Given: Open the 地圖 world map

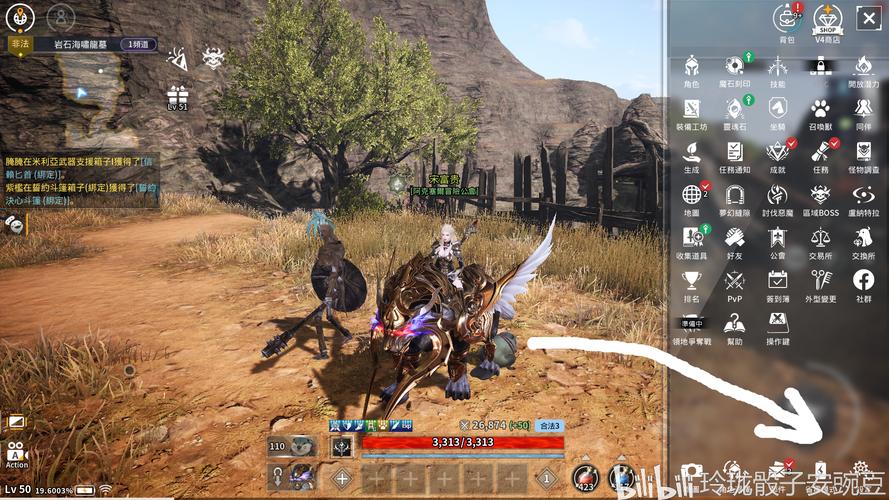Looking at the screenshot, I should pyautogui.click(x=691, y=194).
